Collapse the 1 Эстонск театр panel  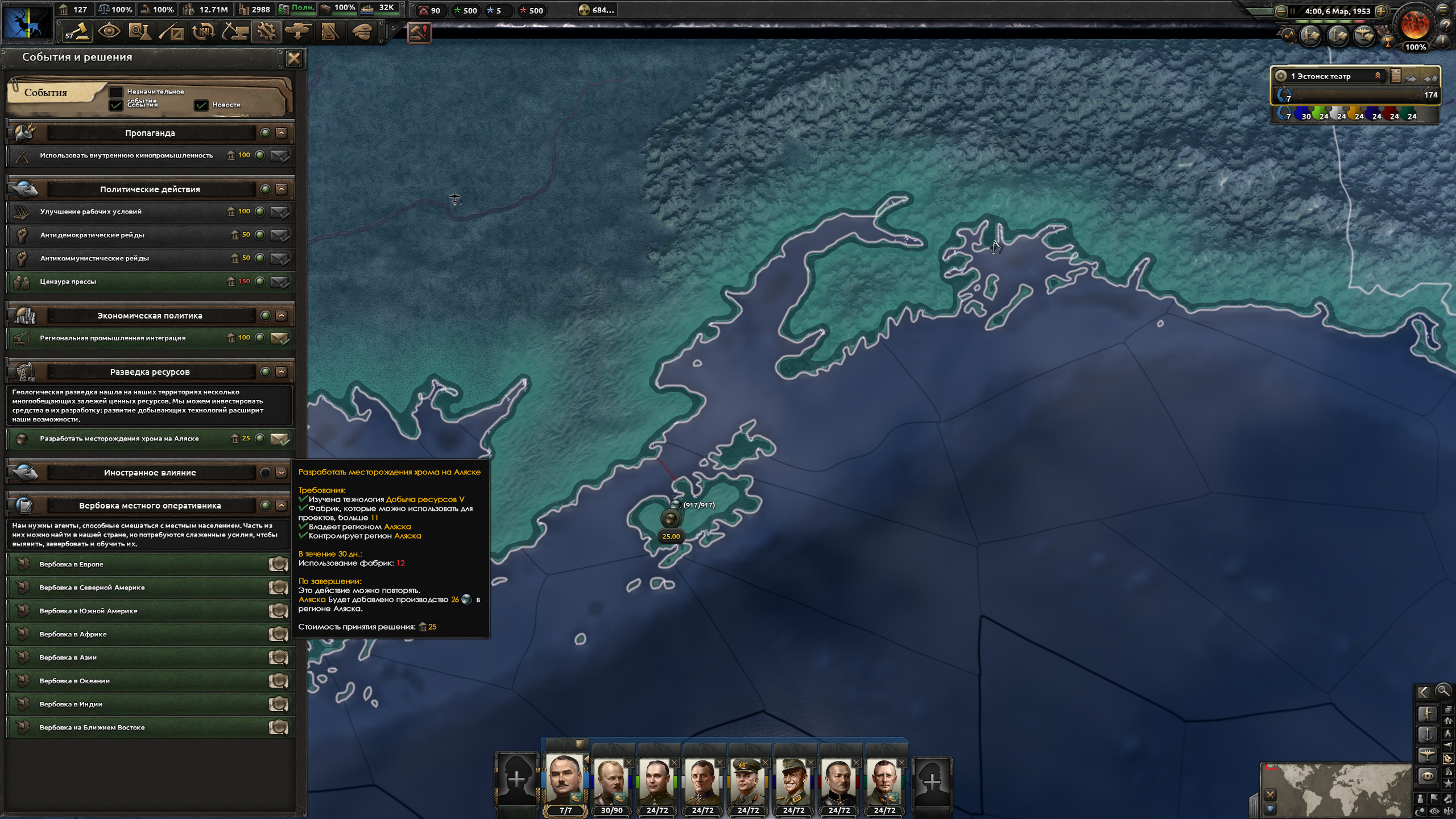coord(1376,76)
